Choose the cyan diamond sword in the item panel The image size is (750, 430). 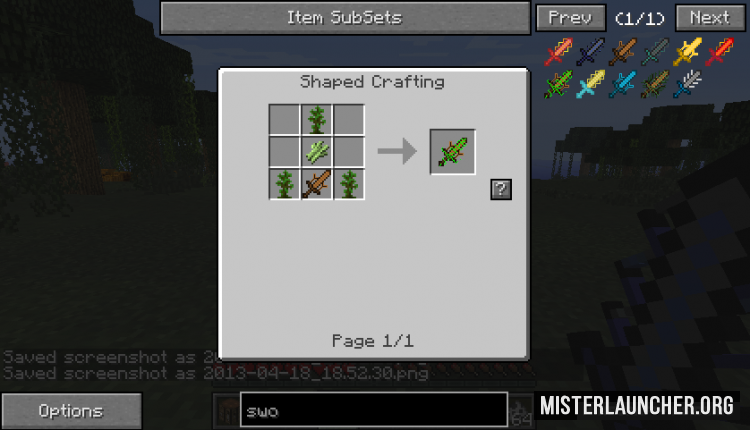click(622, 85)
